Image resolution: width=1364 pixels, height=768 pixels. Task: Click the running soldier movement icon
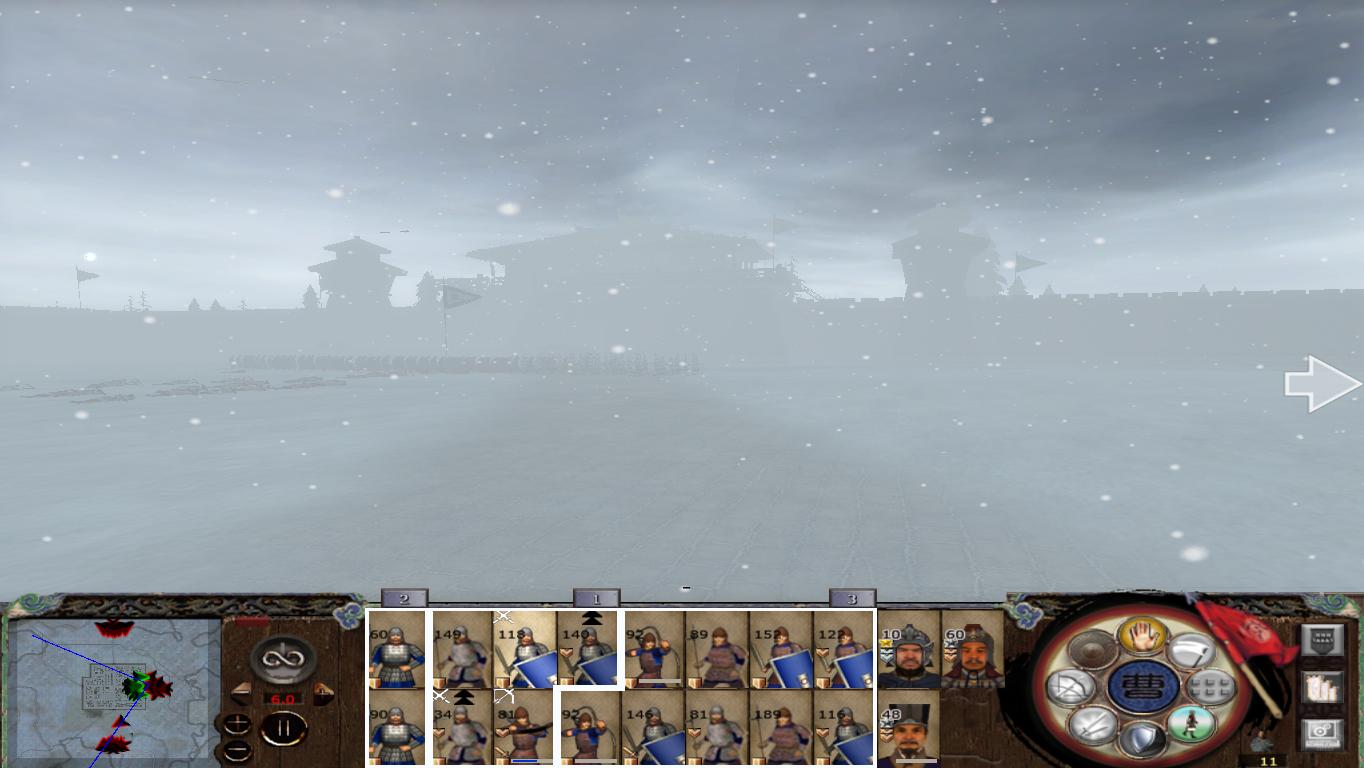click(1188, 724)
